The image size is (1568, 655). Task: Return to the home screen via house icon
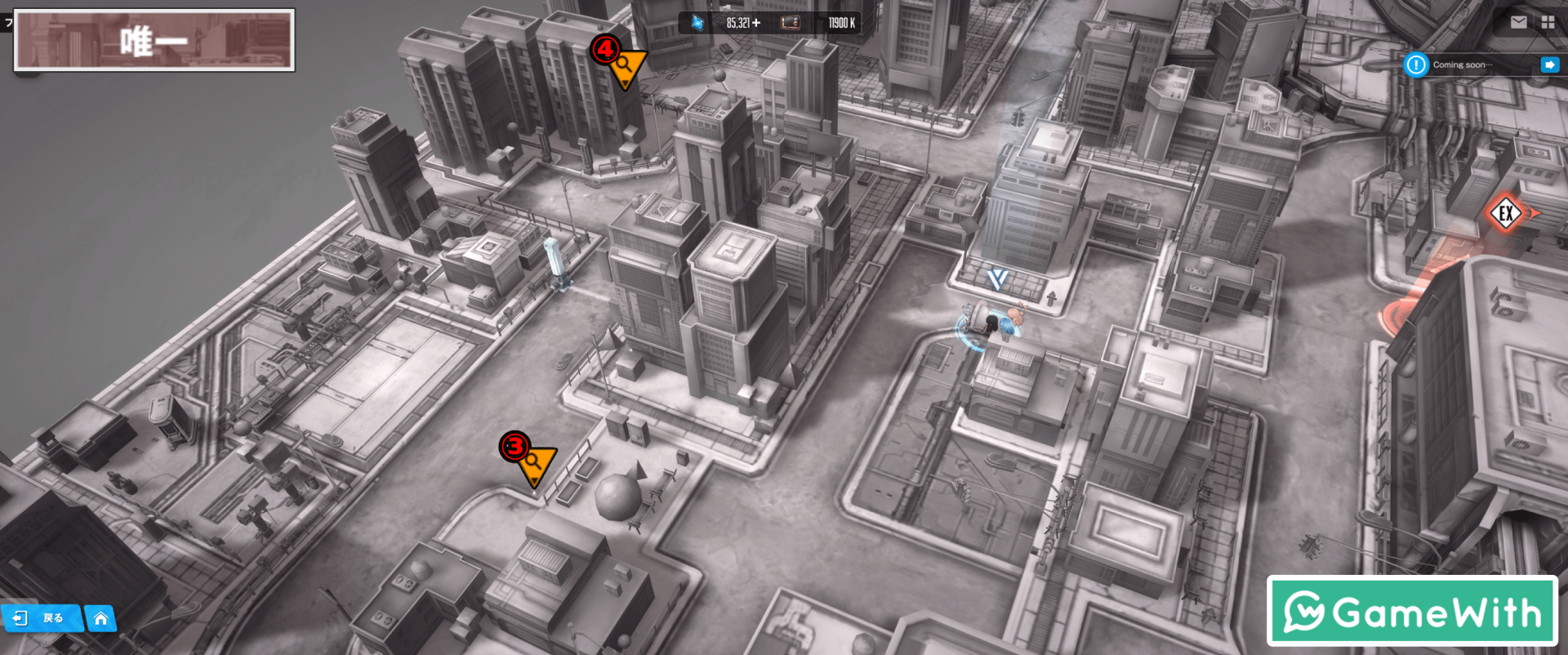(x=100, y=618)
